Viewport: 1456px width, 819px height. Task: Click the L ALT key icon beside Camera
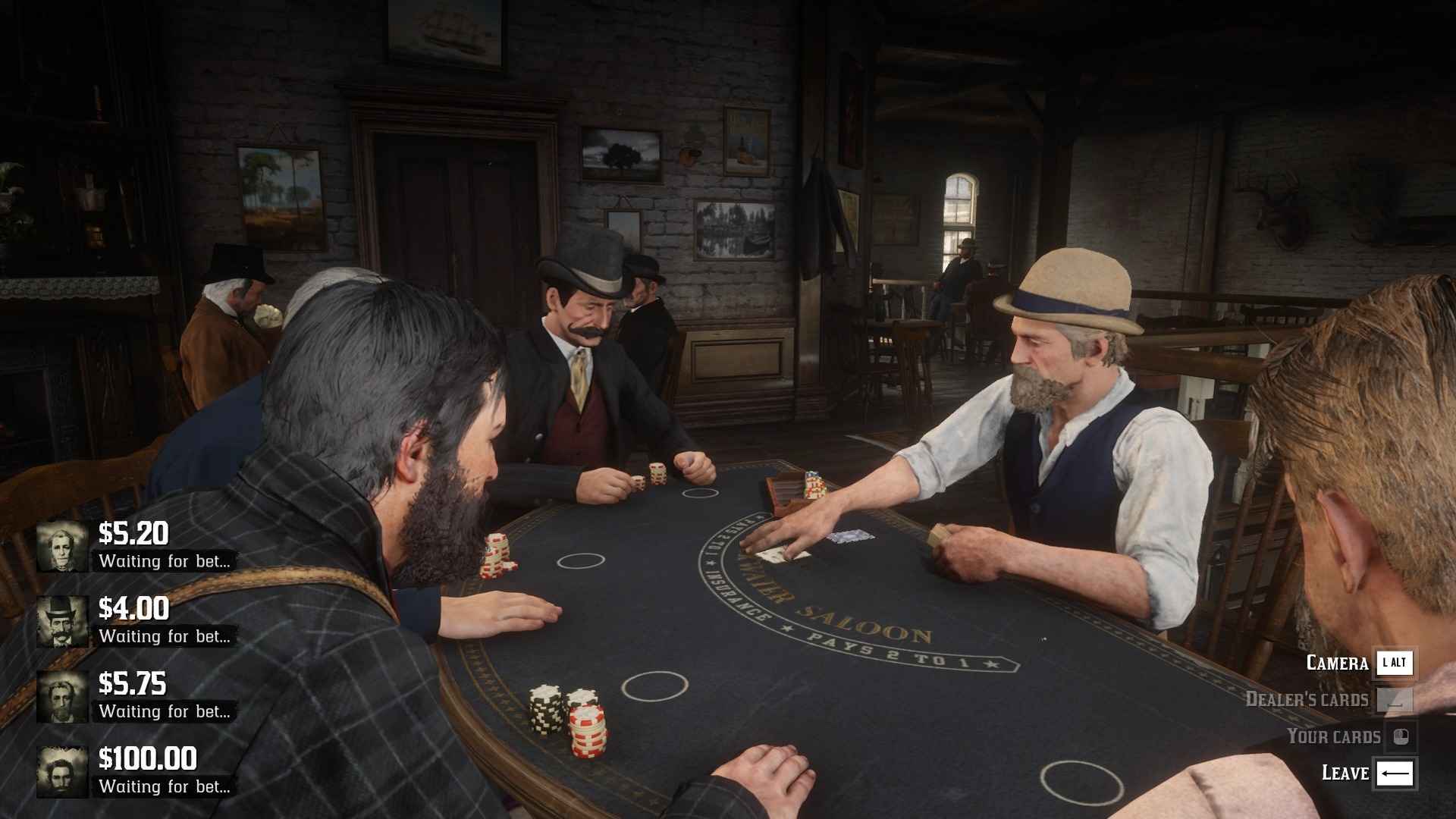click(1395, 663)
